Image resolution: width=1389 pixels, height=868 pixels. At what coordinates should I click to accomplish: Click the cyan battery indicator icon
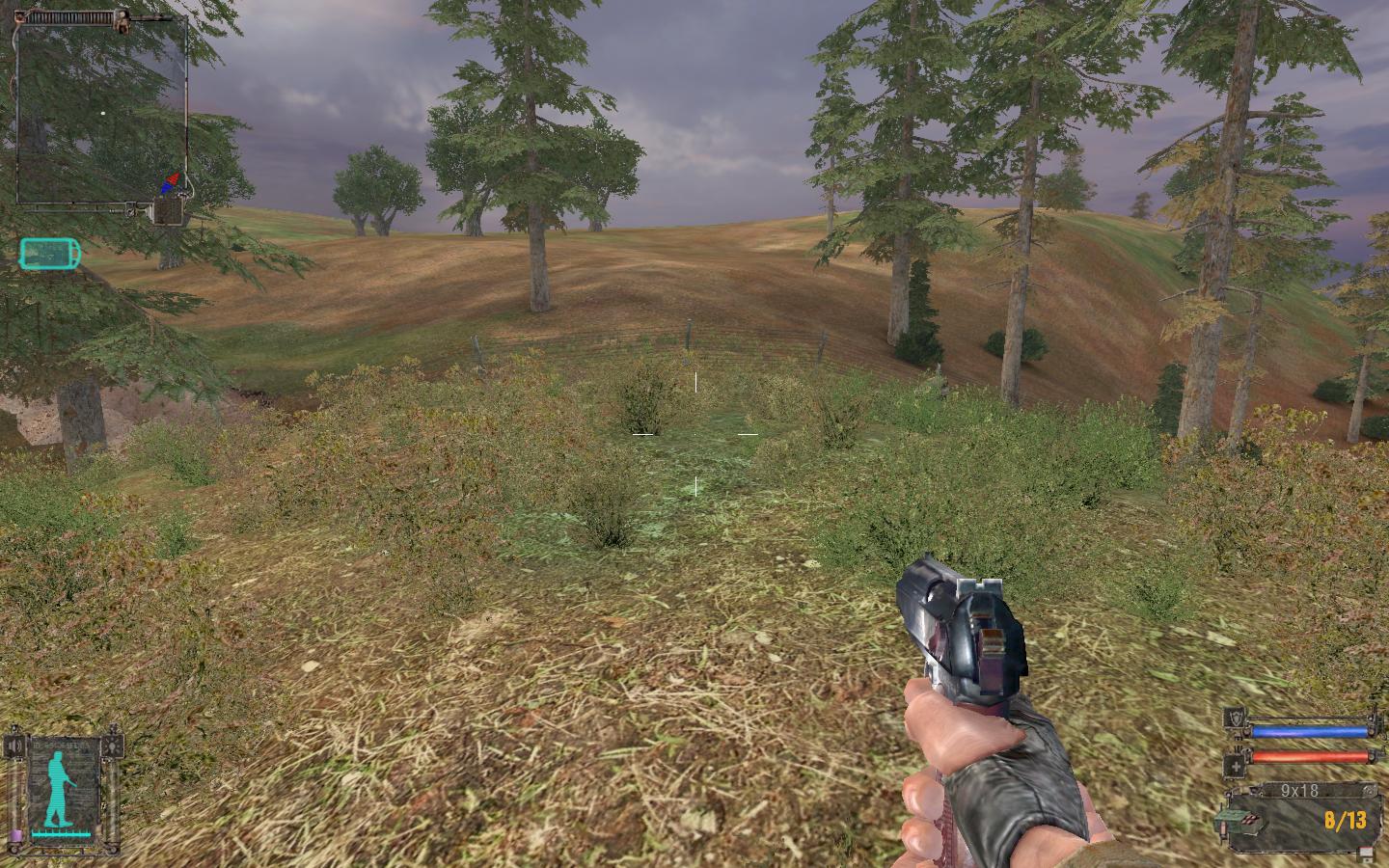[50, 254]
